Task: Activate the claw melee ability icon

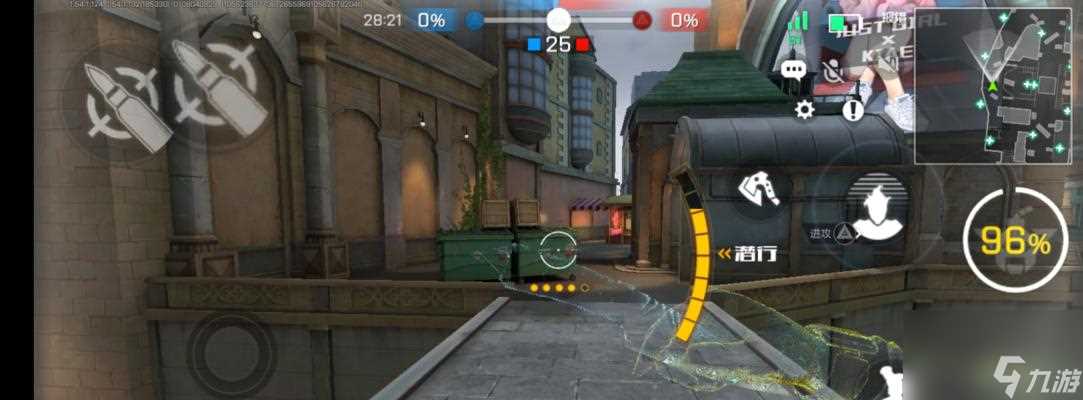Action: (763, 188)
